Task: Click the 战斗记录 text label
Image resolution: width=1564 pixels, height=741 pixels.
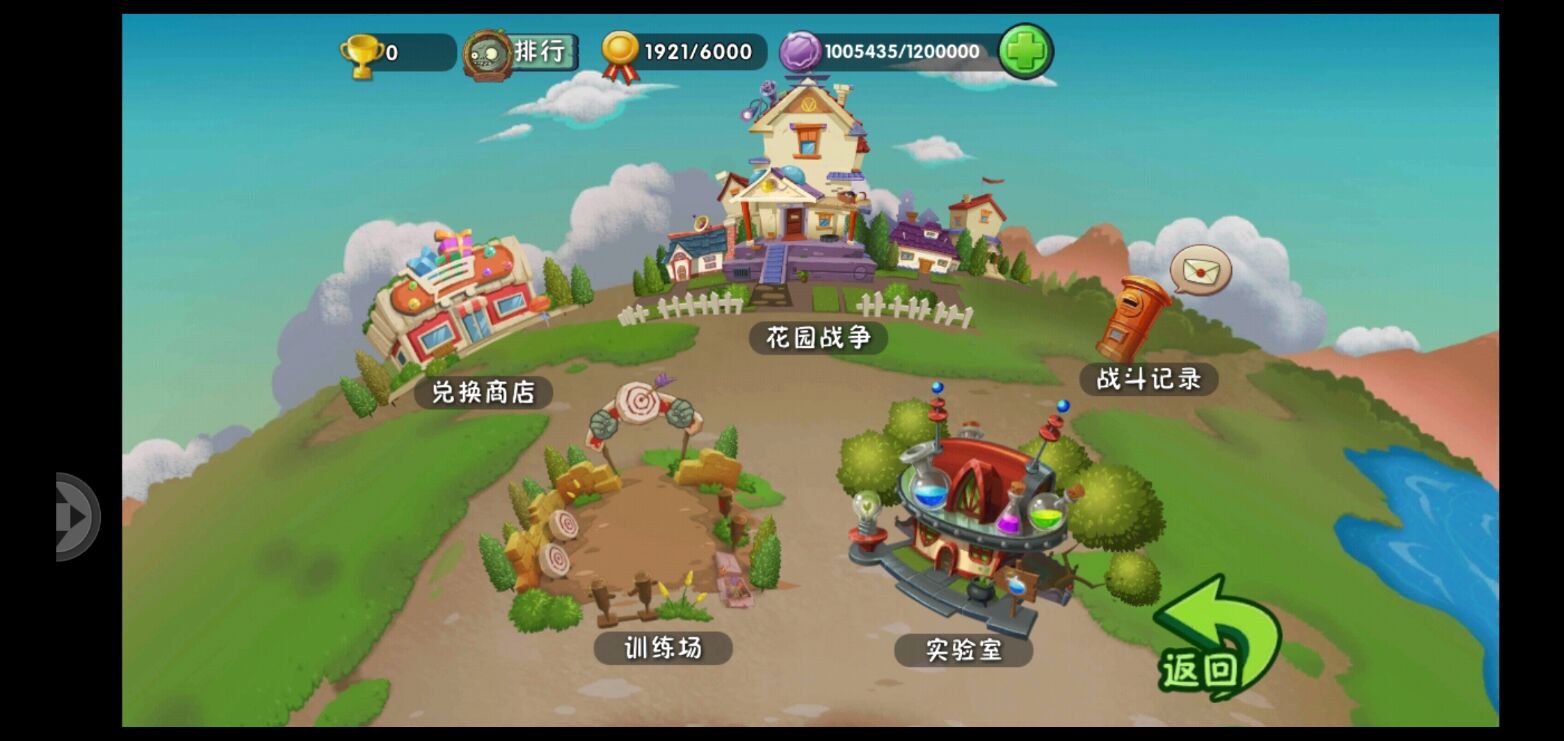Action: [x=1148, y=380]
